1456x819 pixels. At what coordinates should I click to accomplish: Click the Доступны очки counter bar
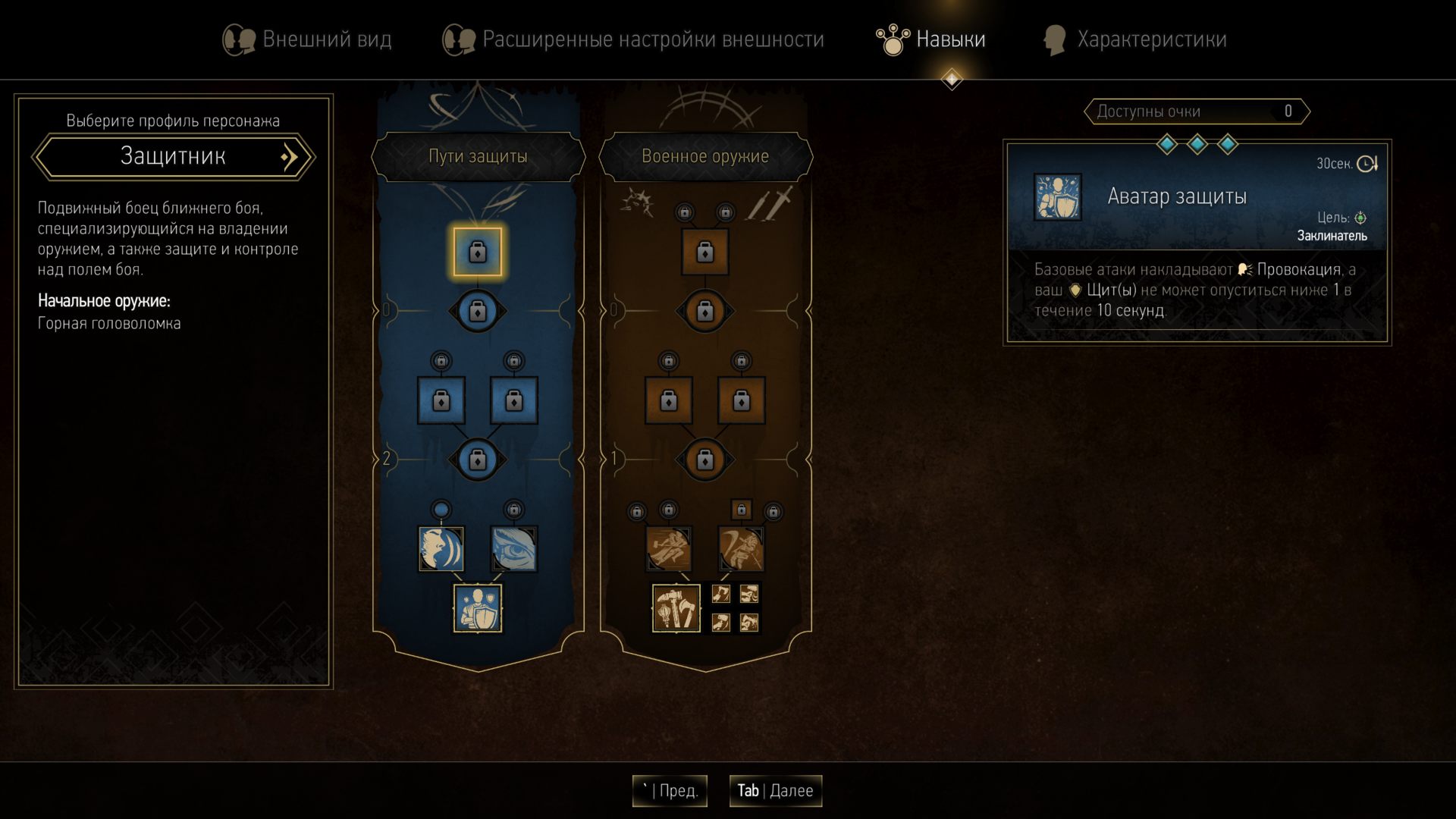point(1196,111)
